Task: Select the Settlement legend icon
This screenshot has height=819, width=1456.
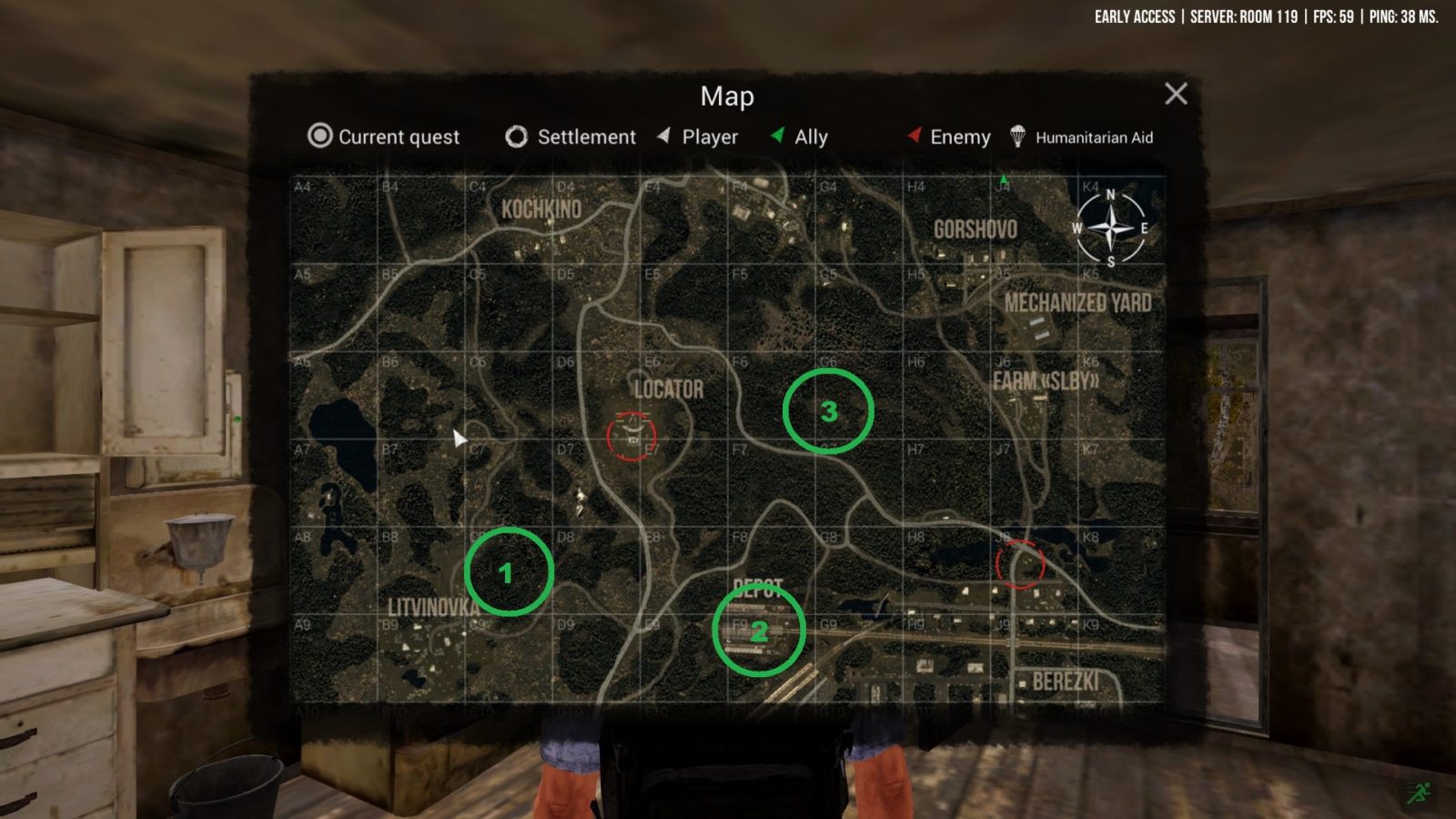Action: pyautogui.click(x=516, y=137)
